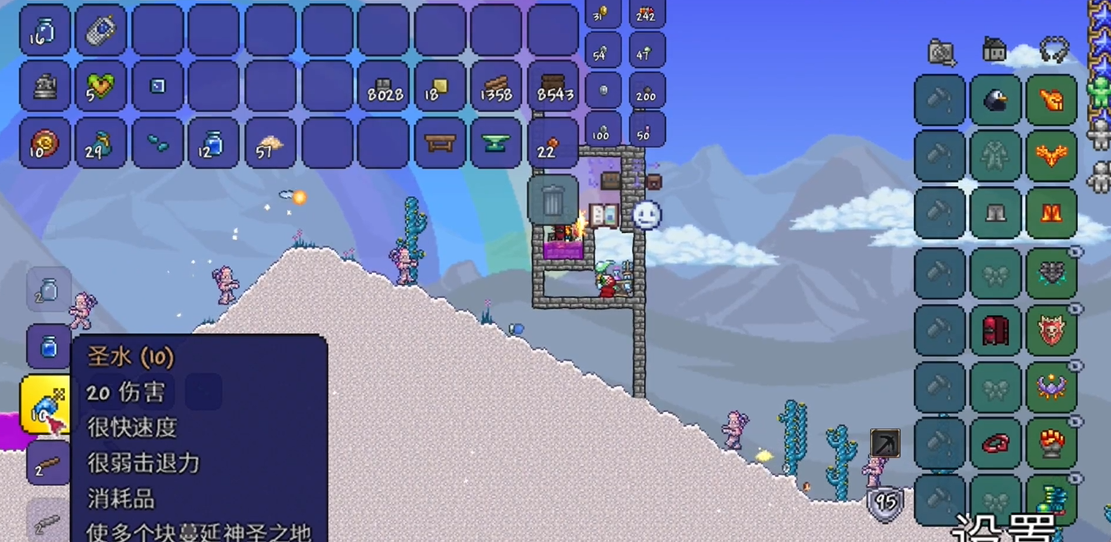Image resolution: width=1111 pixels, height=542 pixels.
Task: Select the orange helmet armor slot
Action: [x=1052, y=100]
